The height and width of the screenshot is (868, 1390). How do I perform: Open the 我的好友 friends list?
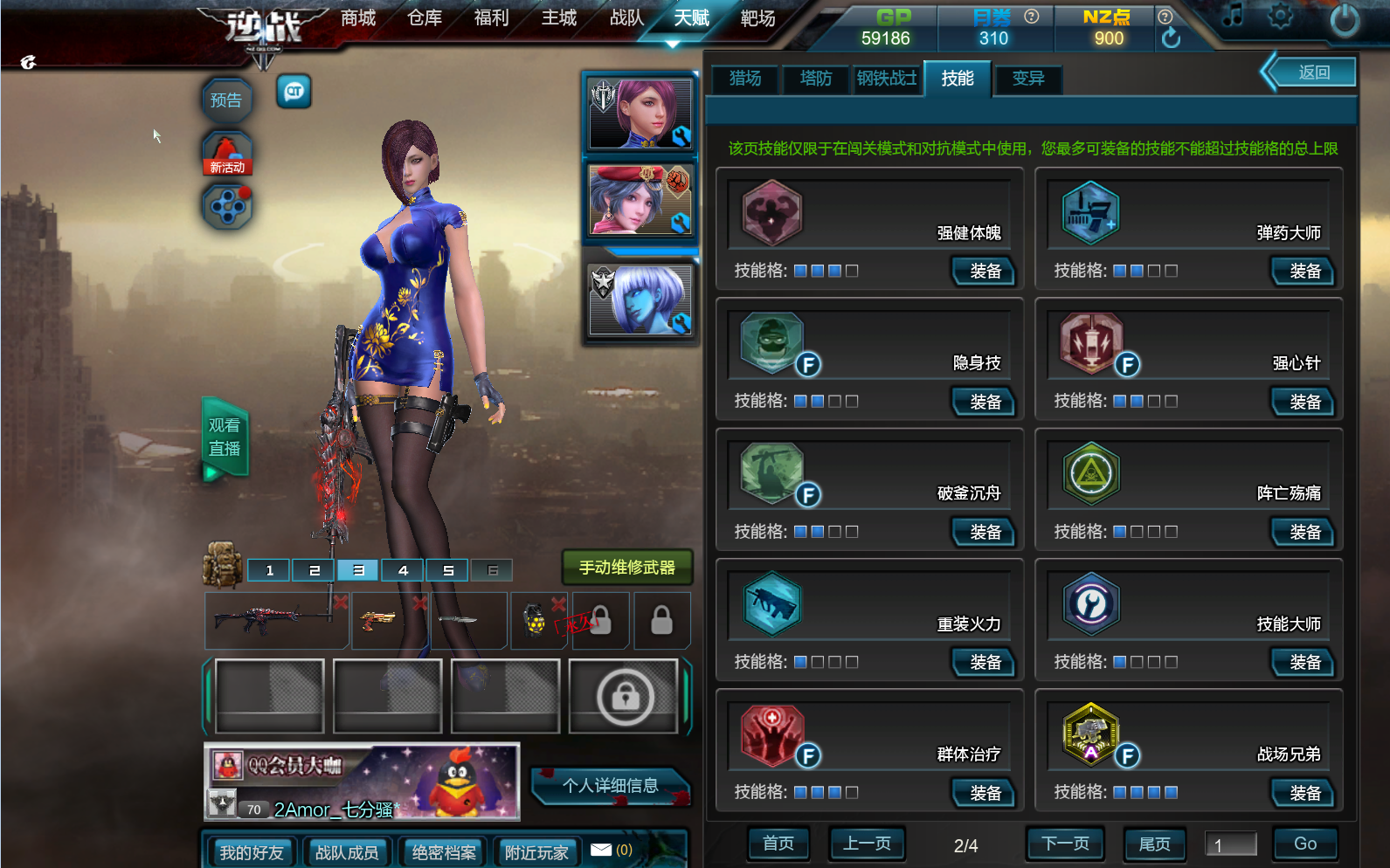pyautogui.click(x=252, y=852)
